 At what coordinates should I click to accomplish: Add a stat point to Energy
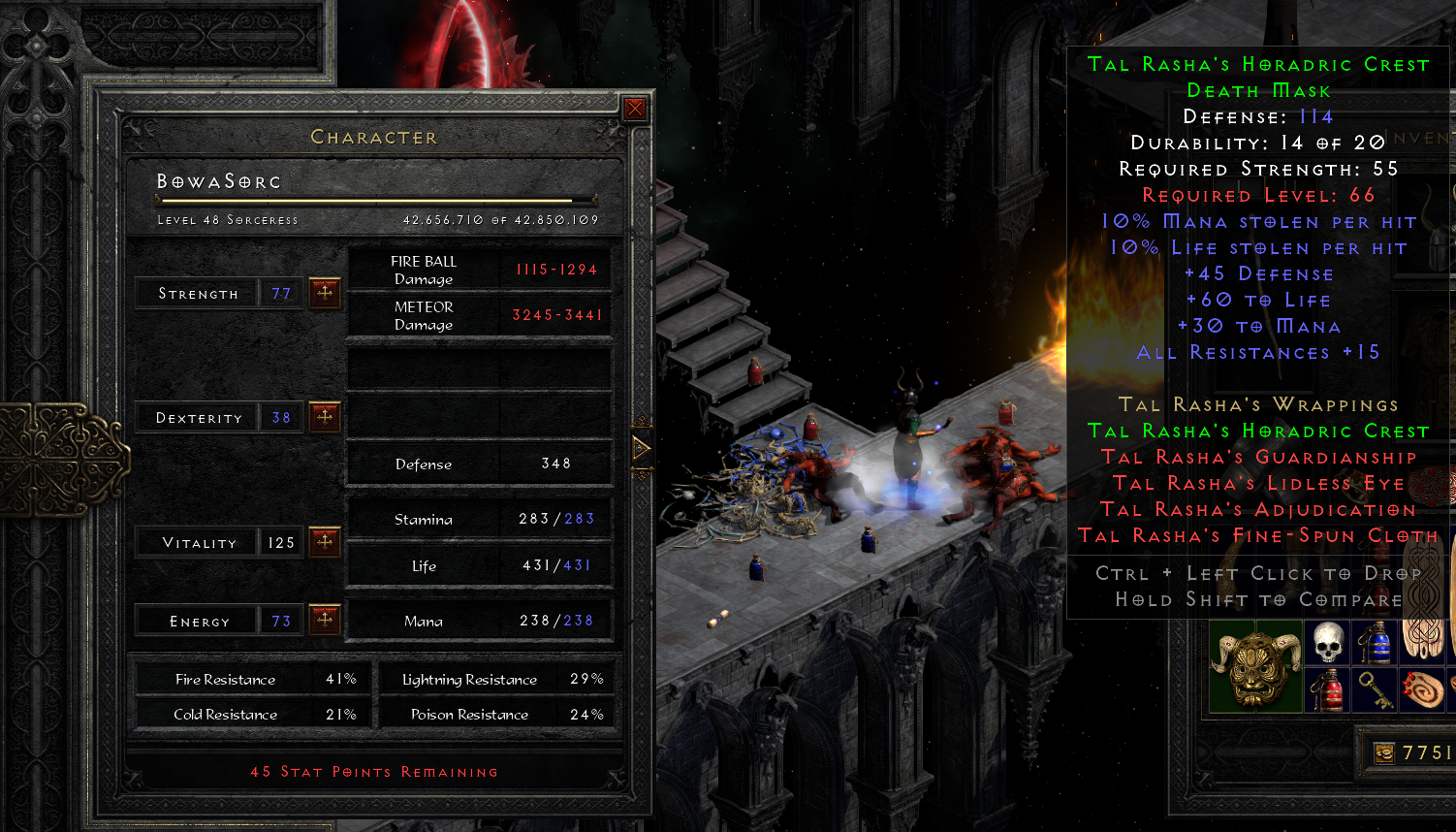tap(325, 619)
